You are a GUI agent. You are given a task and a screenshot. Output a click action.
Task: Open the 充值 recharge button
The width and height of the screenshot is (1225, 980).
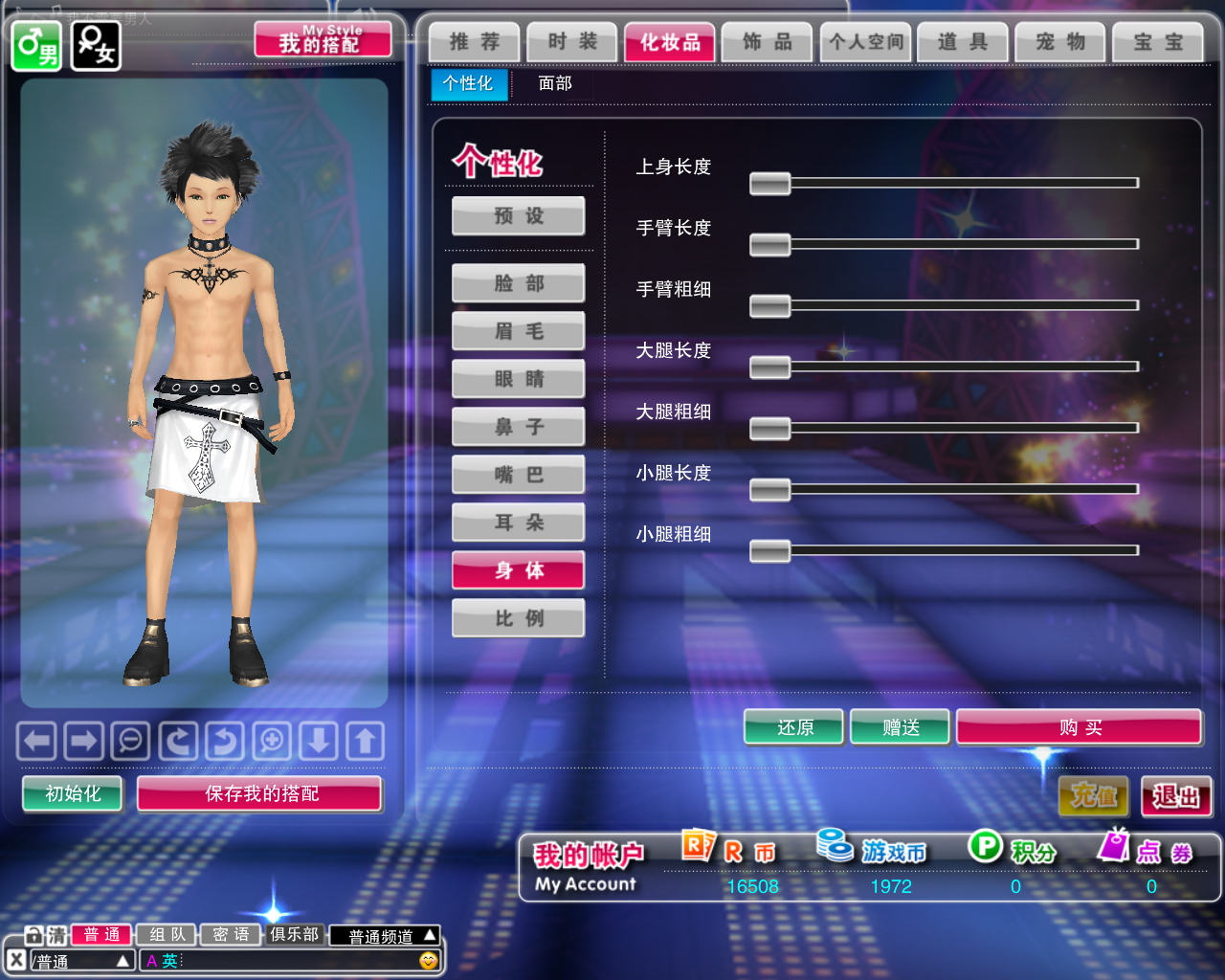click(1093, 796)
